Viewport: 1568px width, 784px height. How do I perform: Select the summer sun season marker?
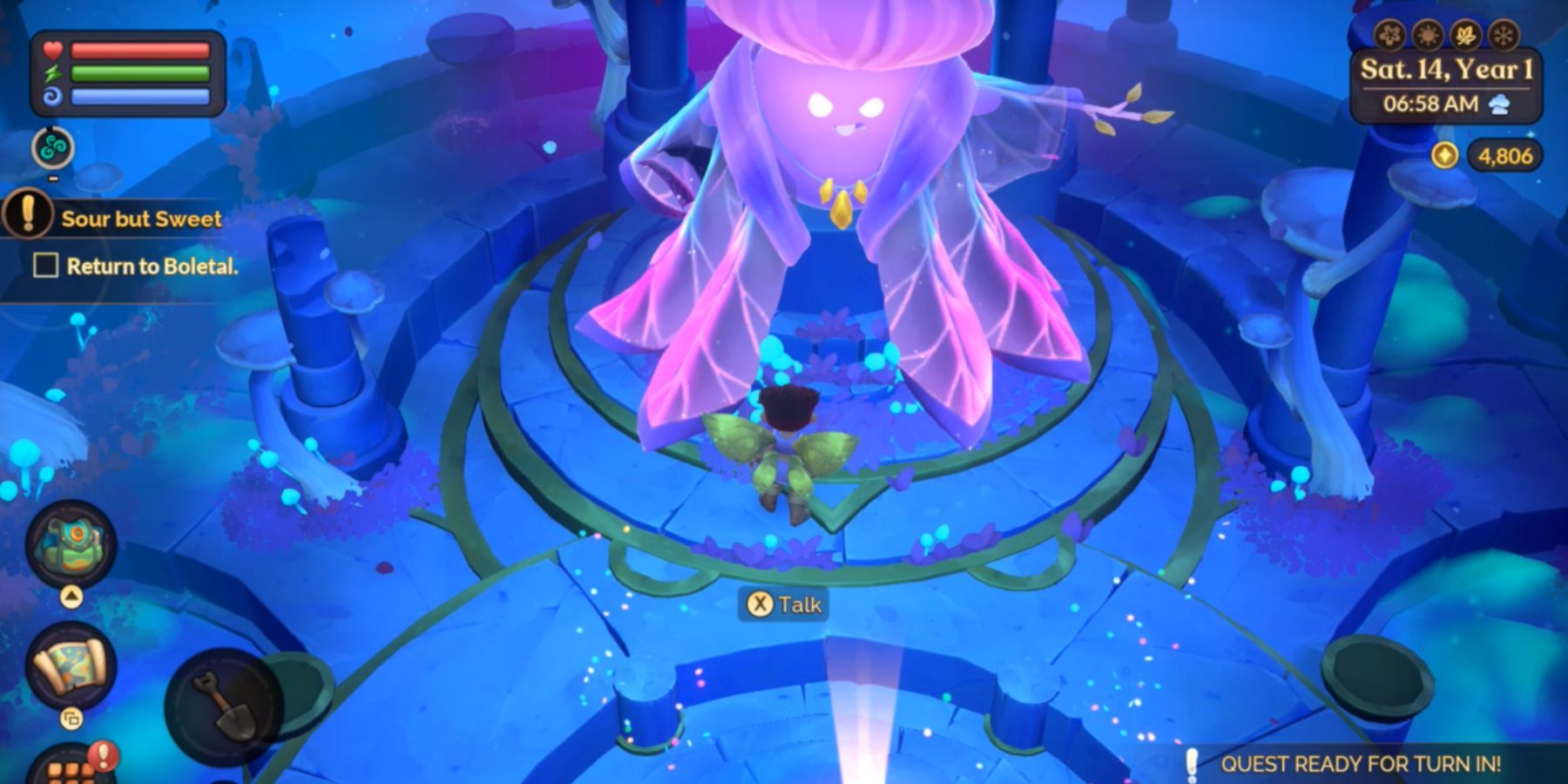click(1427, 37)
